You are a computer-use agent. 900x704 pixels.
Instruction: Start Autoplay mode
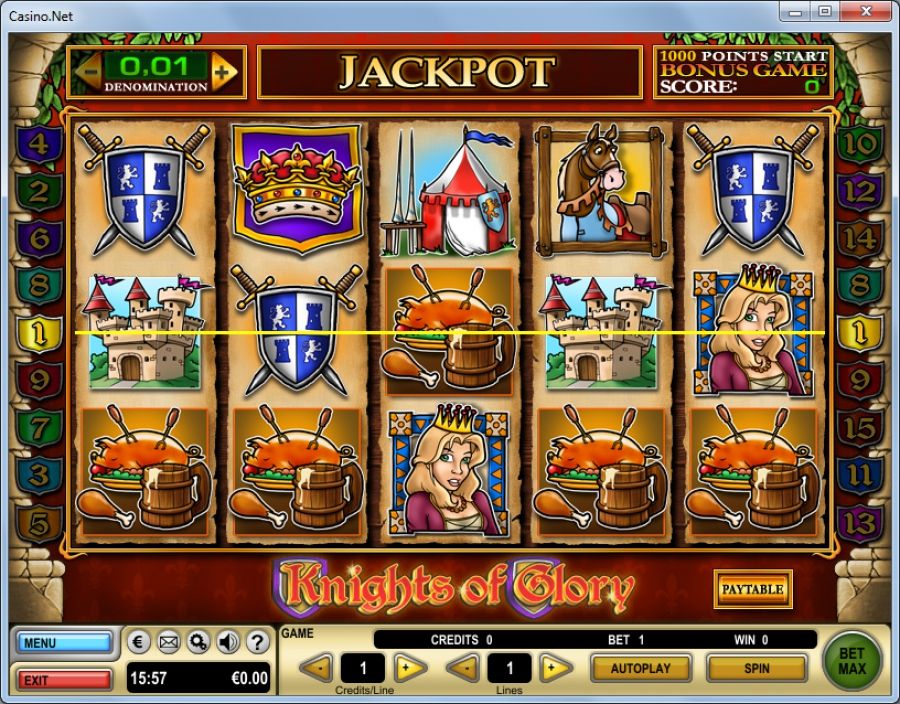click(x=640, y=667)
